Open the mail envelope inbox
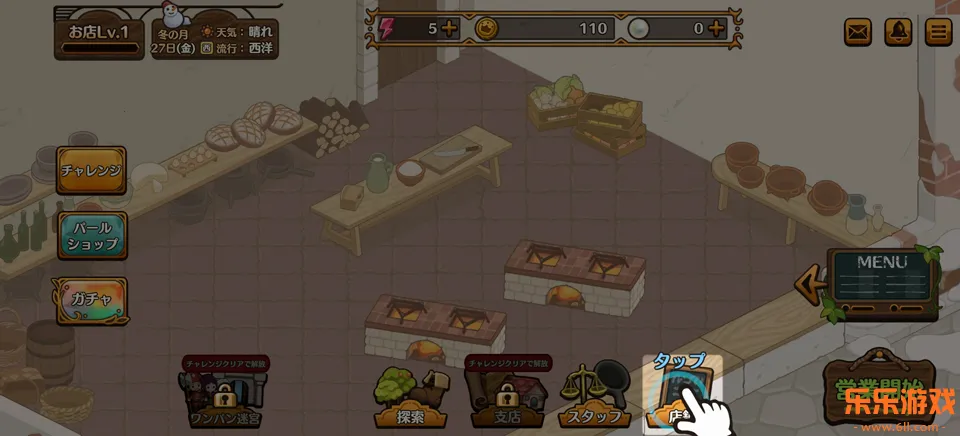This screenshot has height=436, width=960. (x=858, y=32)
